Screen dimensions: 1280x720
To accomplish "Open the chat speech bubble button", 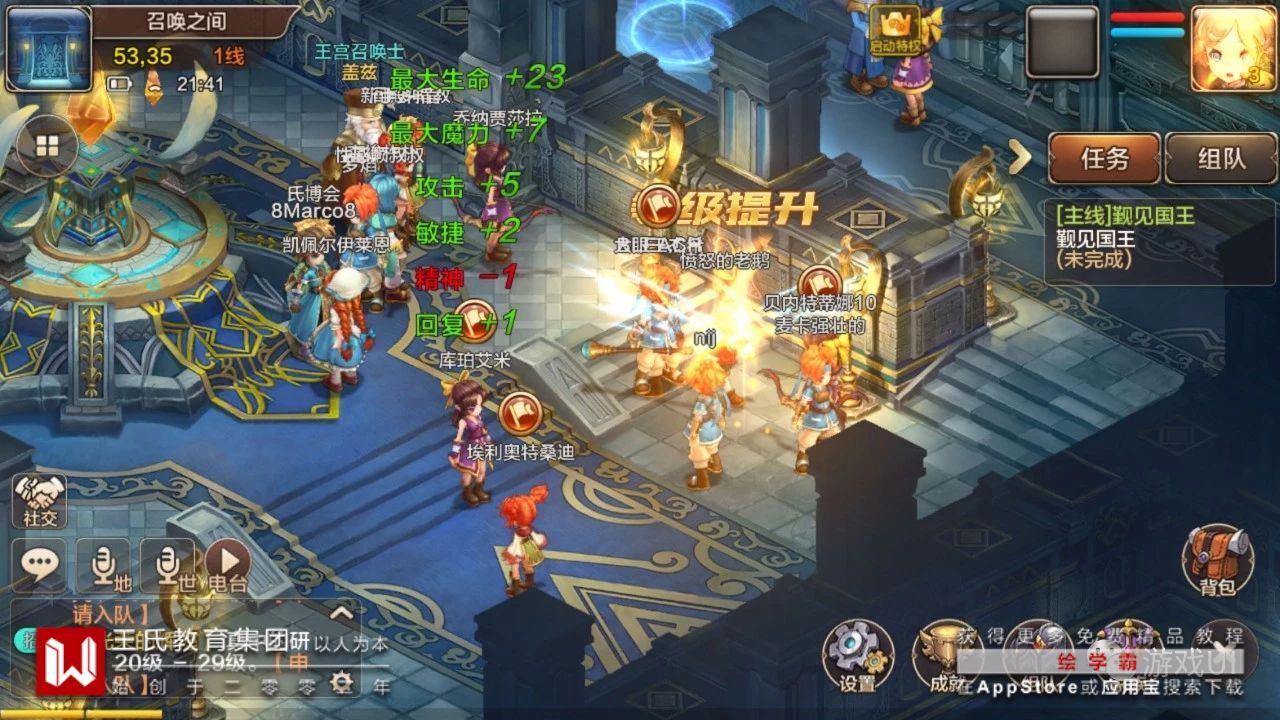I will (39, 565).
